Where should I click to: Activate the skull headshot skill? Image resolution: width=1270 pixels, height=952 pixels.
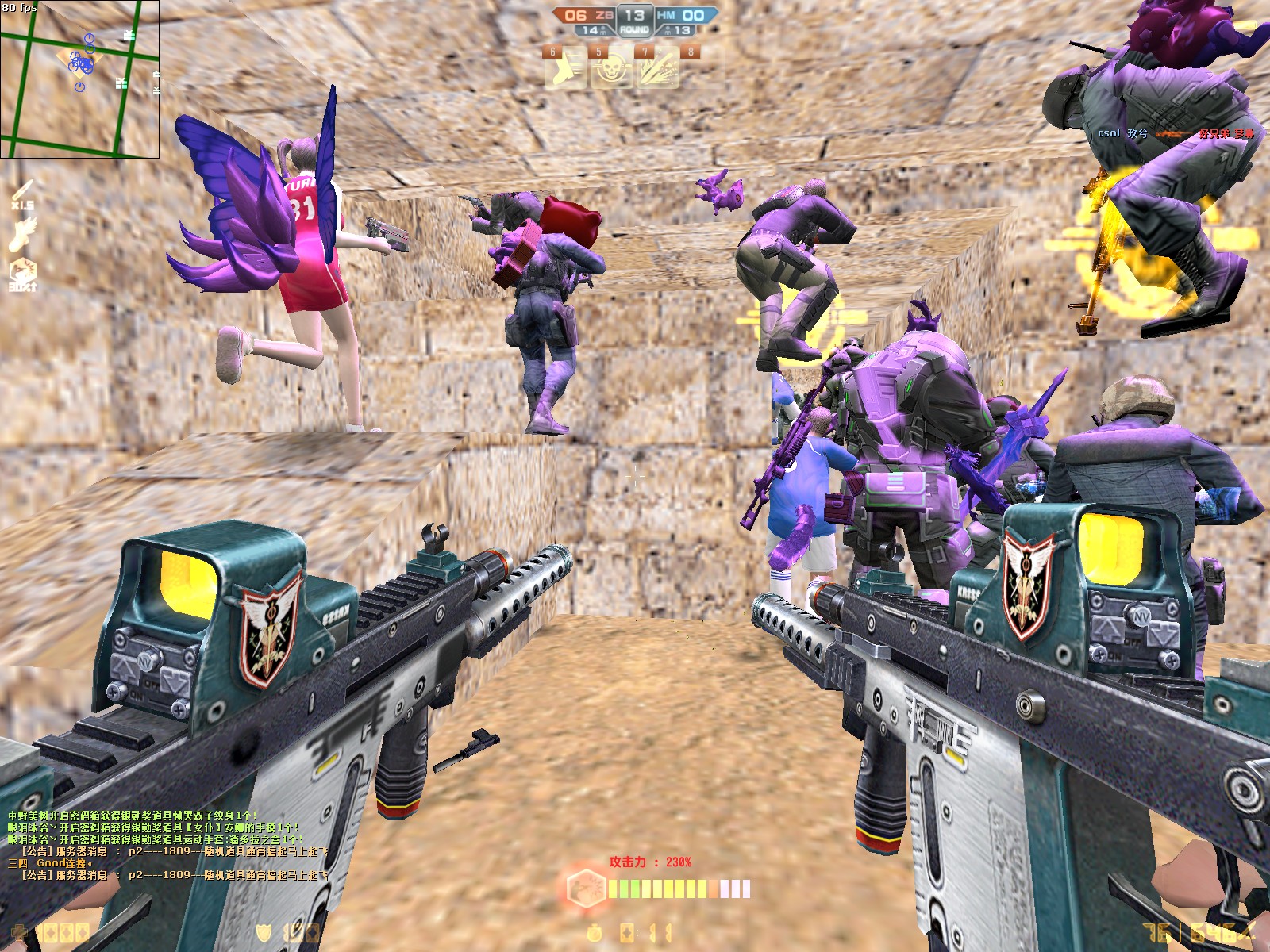coord(611,68)
